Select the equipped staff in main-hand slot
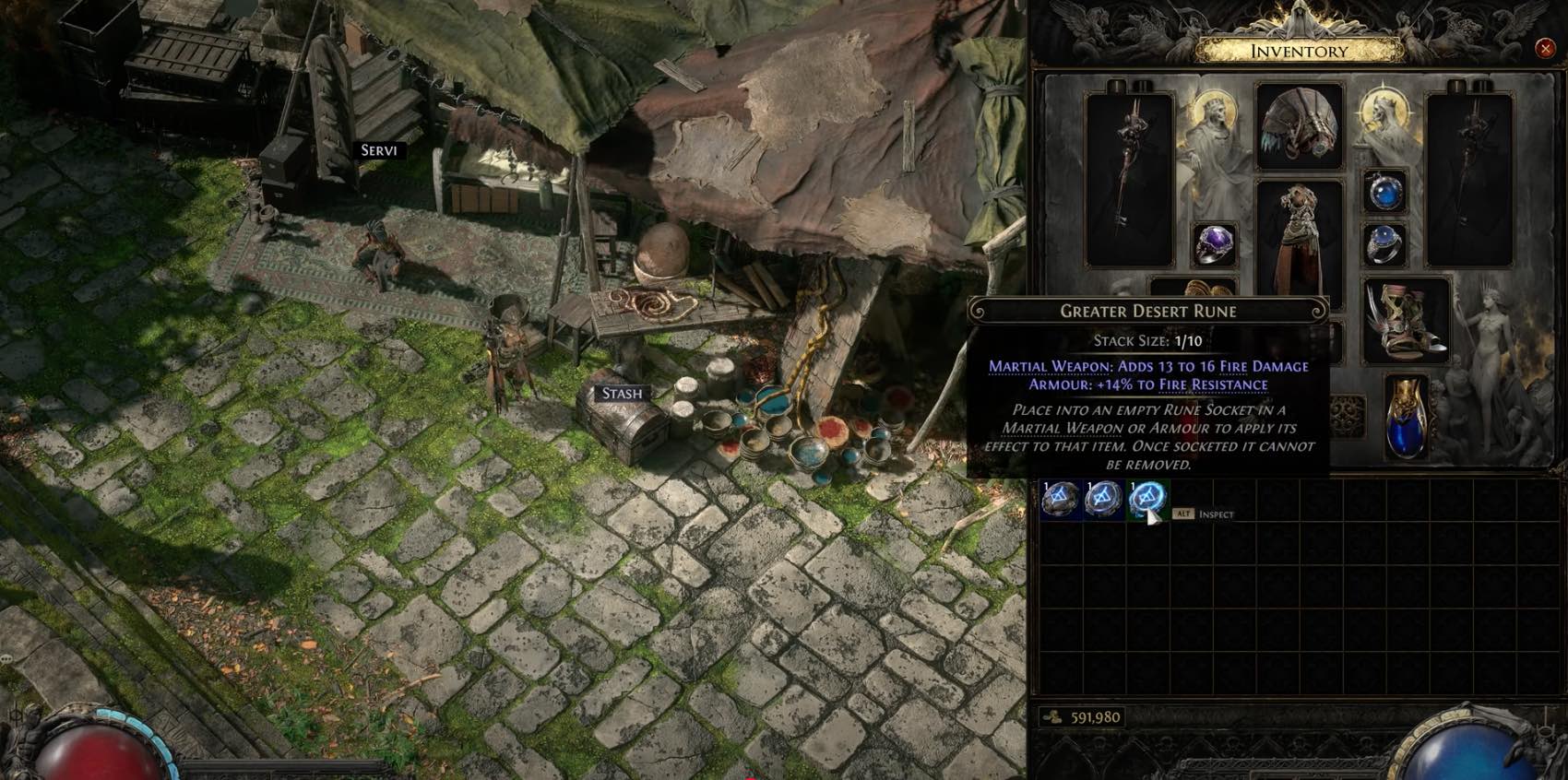Viewport: 1568px width, 780px height. pyautogui.click(x=1129, y=180)
